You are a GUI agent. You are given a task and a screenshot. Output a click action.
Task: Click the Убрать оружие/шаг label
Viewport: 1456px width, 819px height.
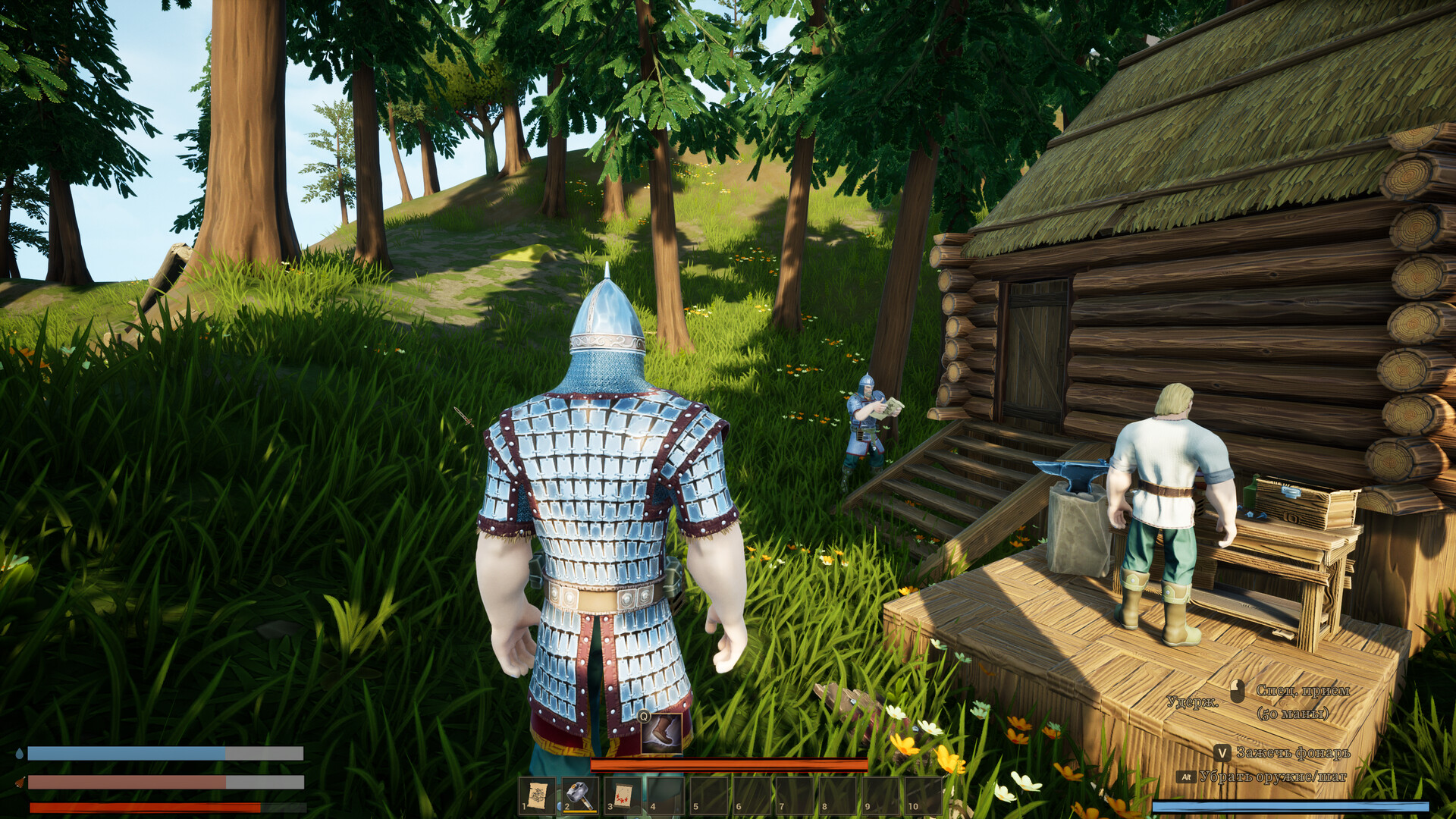[1273, 777]
